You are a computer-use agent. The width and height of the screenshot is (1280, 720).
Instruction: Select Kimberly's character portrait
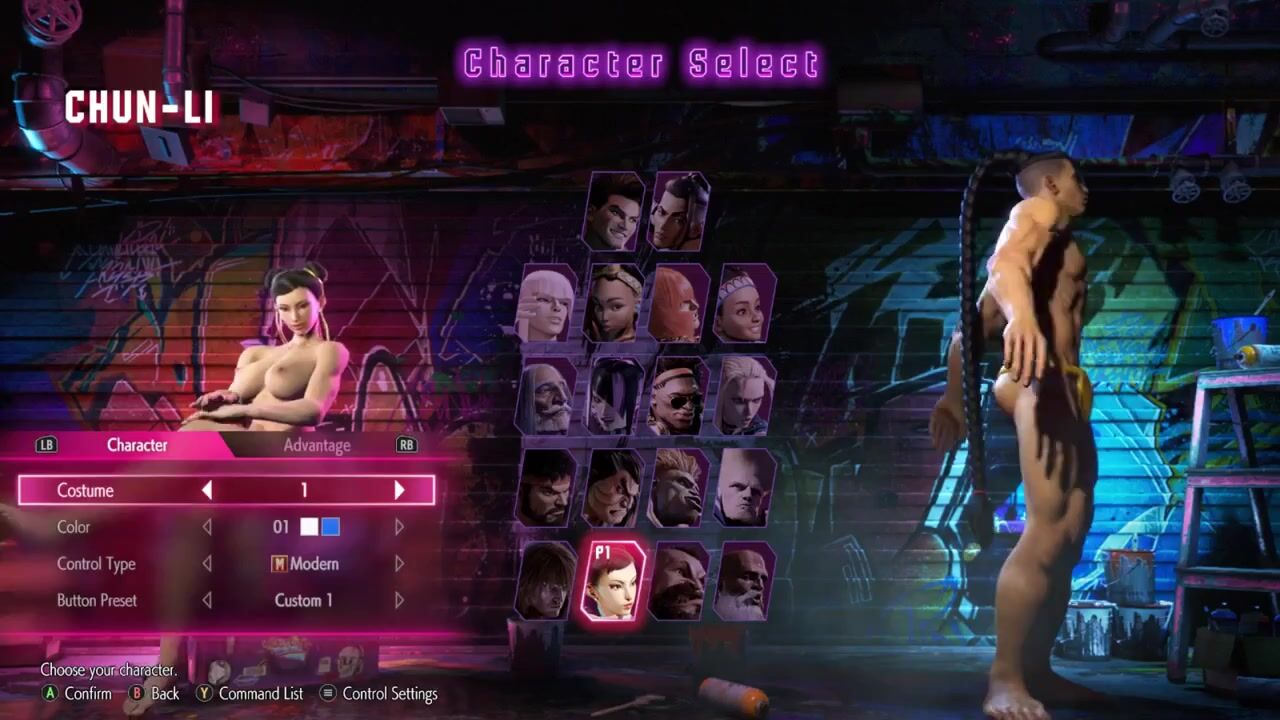click(614, 304)
